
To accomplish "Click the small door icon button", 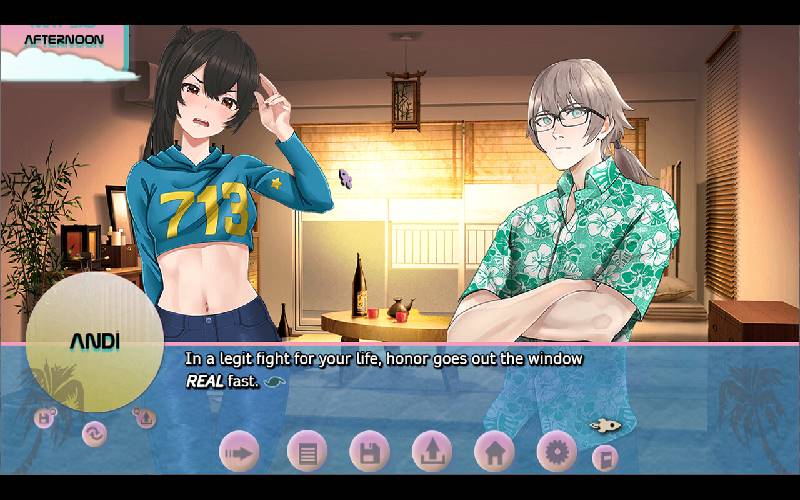I will click(604, 458).
